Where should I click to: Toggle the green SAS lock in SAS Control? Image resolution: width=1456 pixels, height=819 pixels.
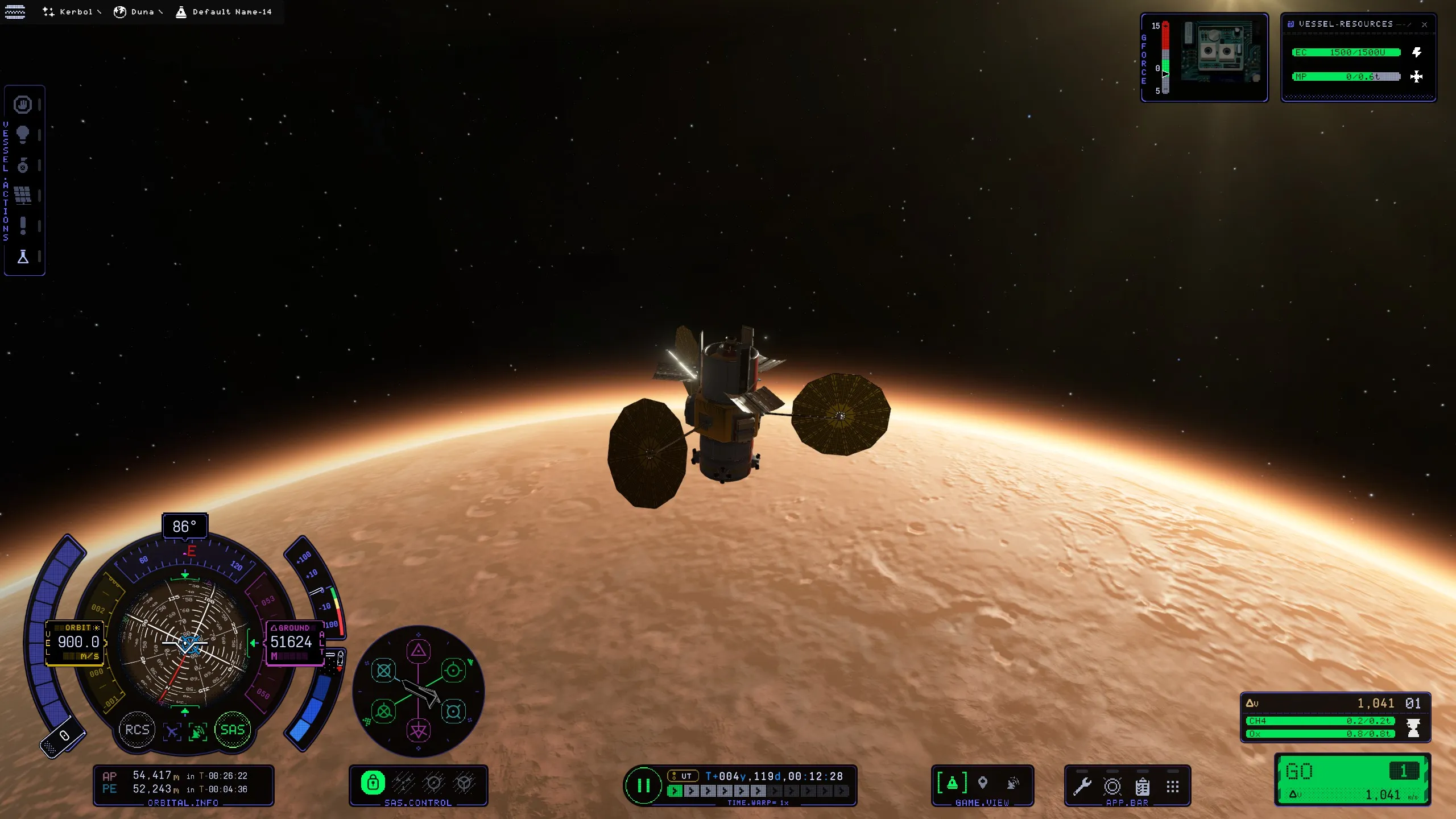[374, 783]
